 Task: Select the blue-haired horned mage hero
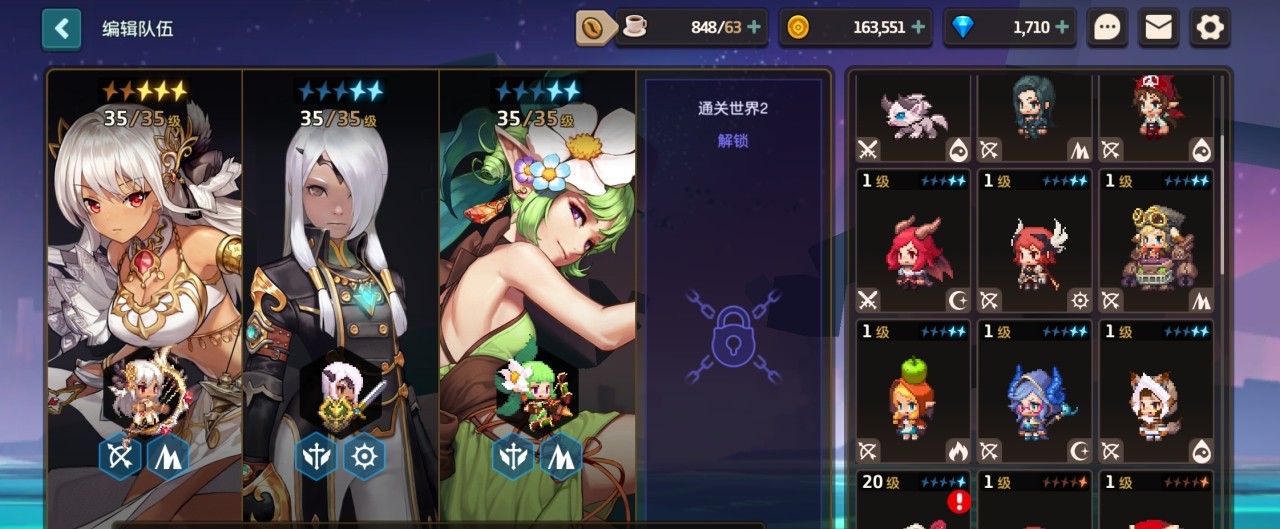[x=1035, y=393]
